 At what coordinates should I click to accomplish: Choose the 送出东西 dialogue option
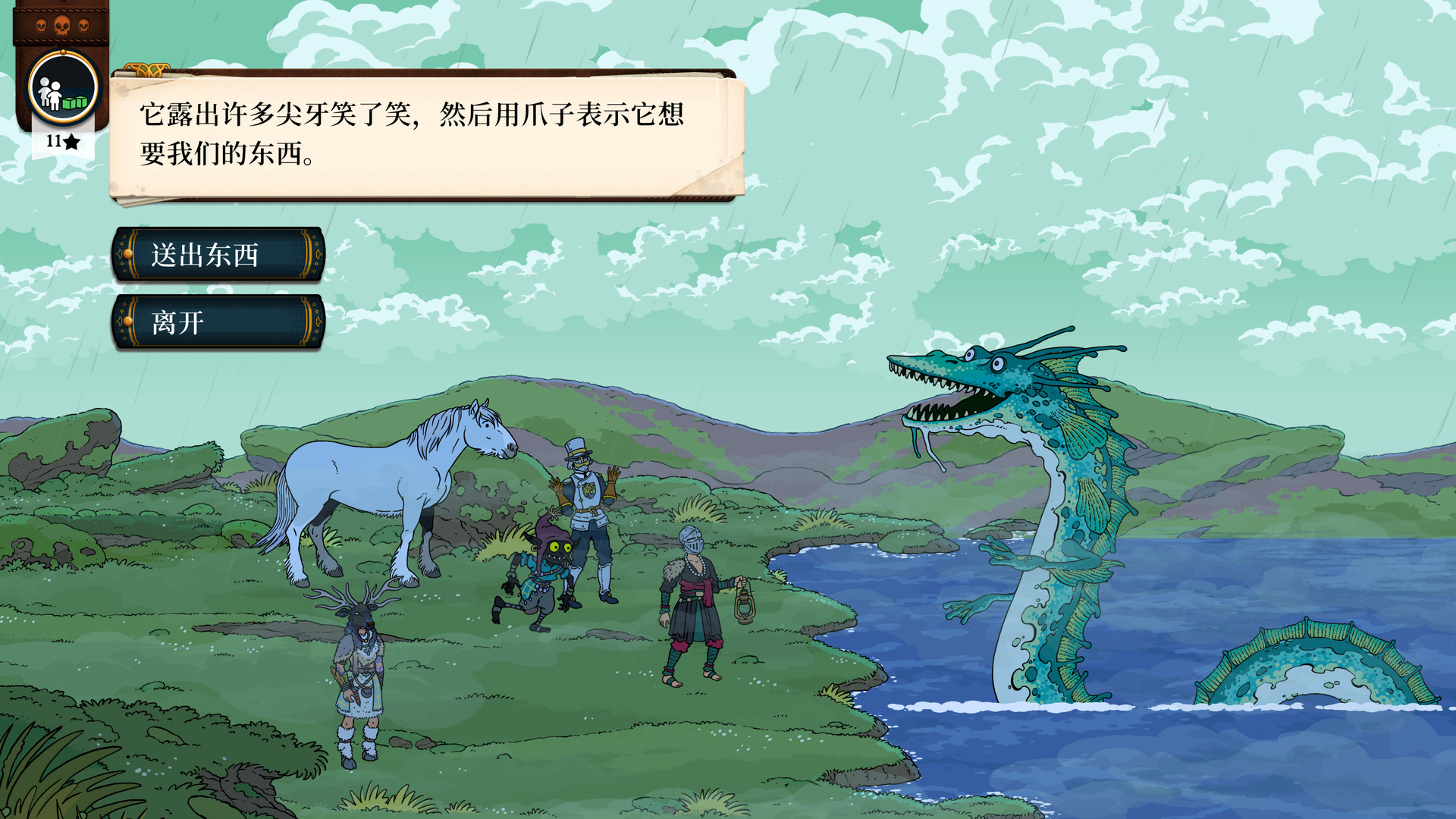pyautogui.click(x=218, y=256)
